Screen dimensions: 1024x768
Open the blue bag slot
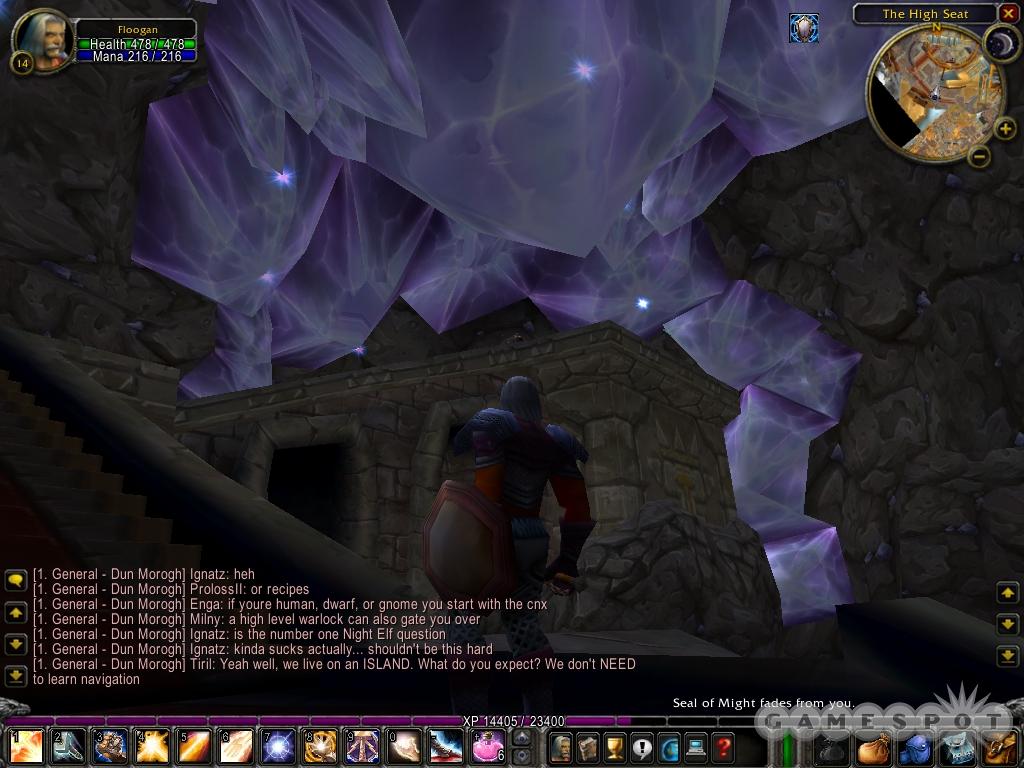coord(916,747)
